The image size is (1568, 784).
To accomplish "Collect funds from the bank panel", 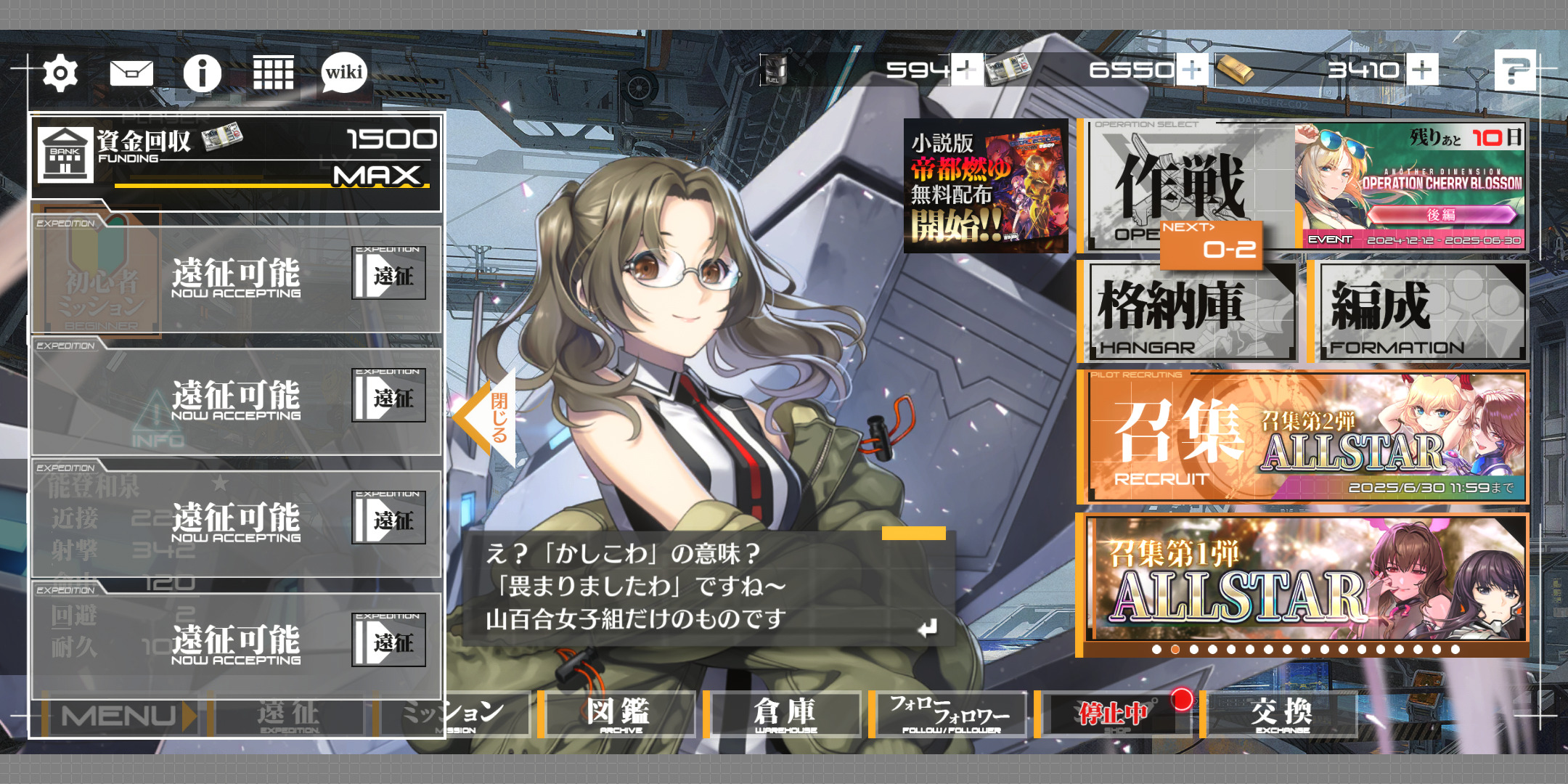I will pyautogui.click(x=236, y=160).
